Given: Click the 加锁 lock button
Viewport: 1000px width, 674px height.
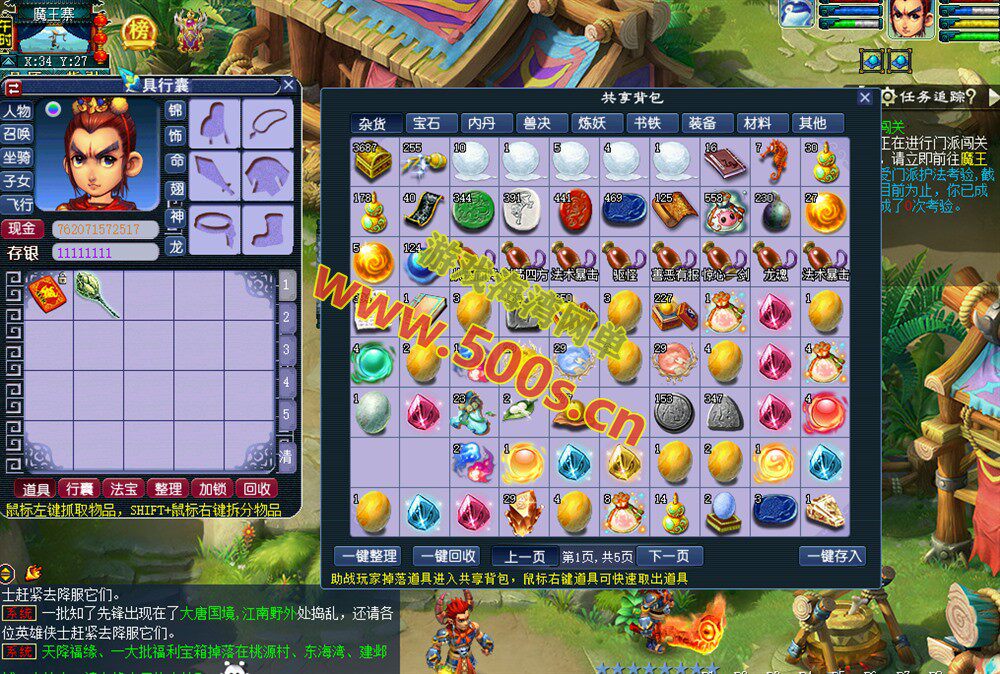Looking at the screenshot, I should [211, 488].
